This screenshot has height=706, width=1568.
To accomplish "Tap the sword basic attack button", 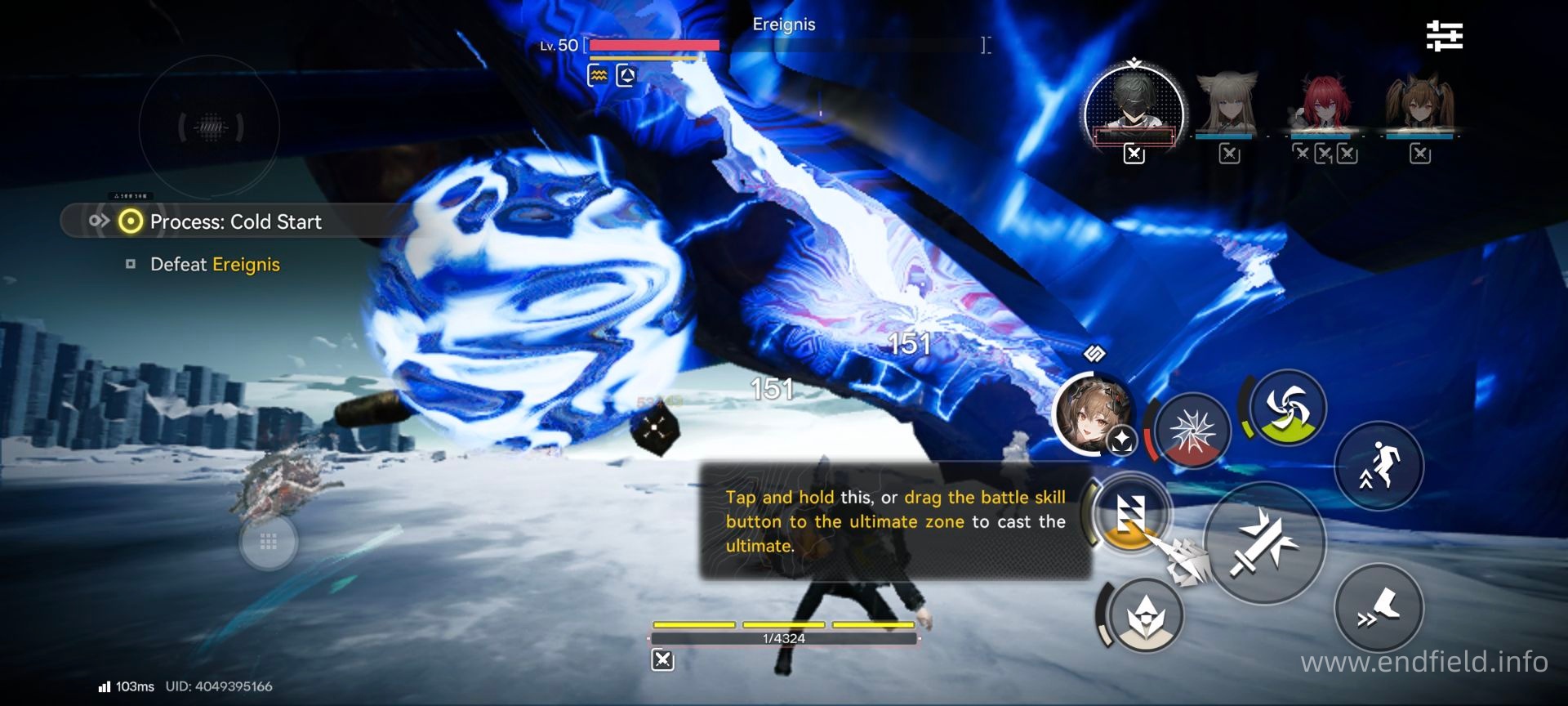I will coord(1263,543).
